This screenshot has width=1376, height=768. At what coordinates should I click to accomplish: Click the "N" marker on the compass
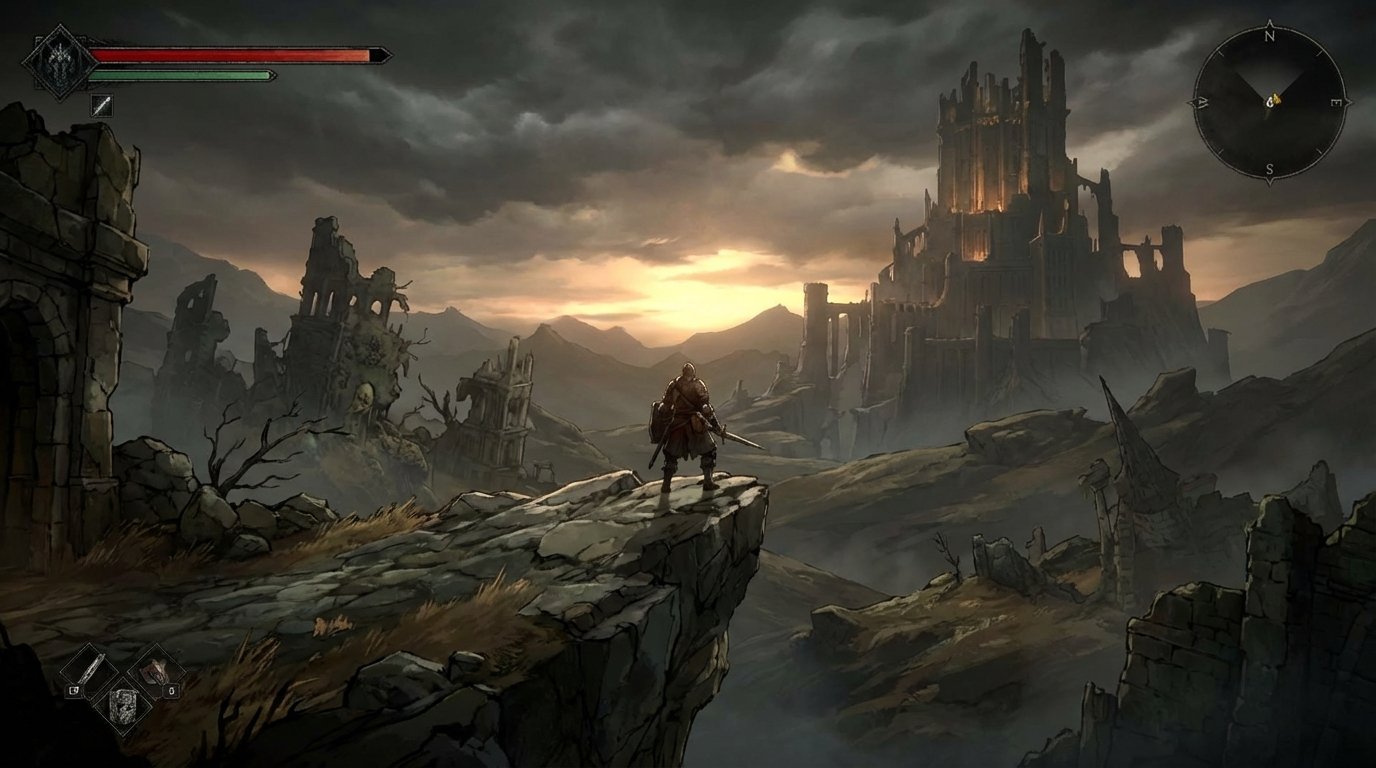[1270, 37]
